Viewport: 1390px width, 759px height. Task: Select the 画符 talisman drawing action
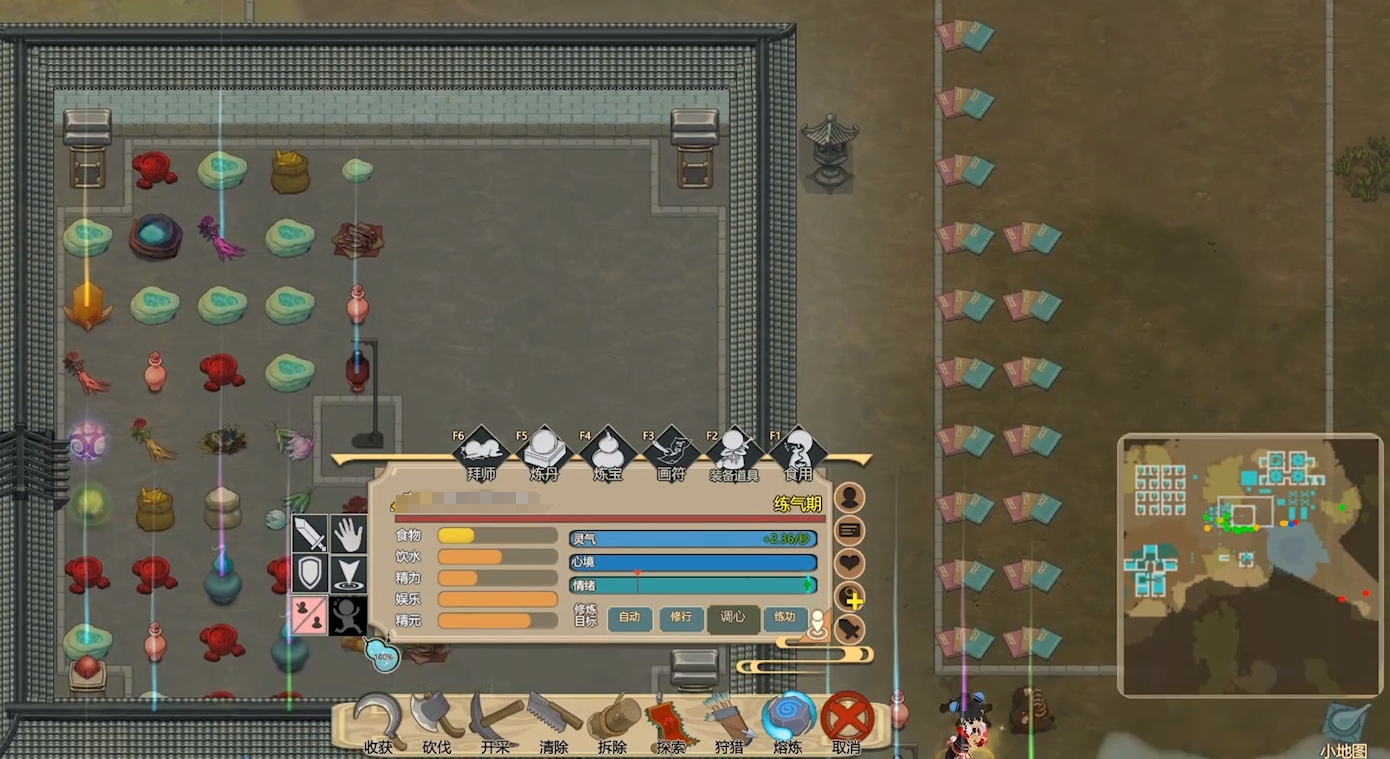coord(671,455)
